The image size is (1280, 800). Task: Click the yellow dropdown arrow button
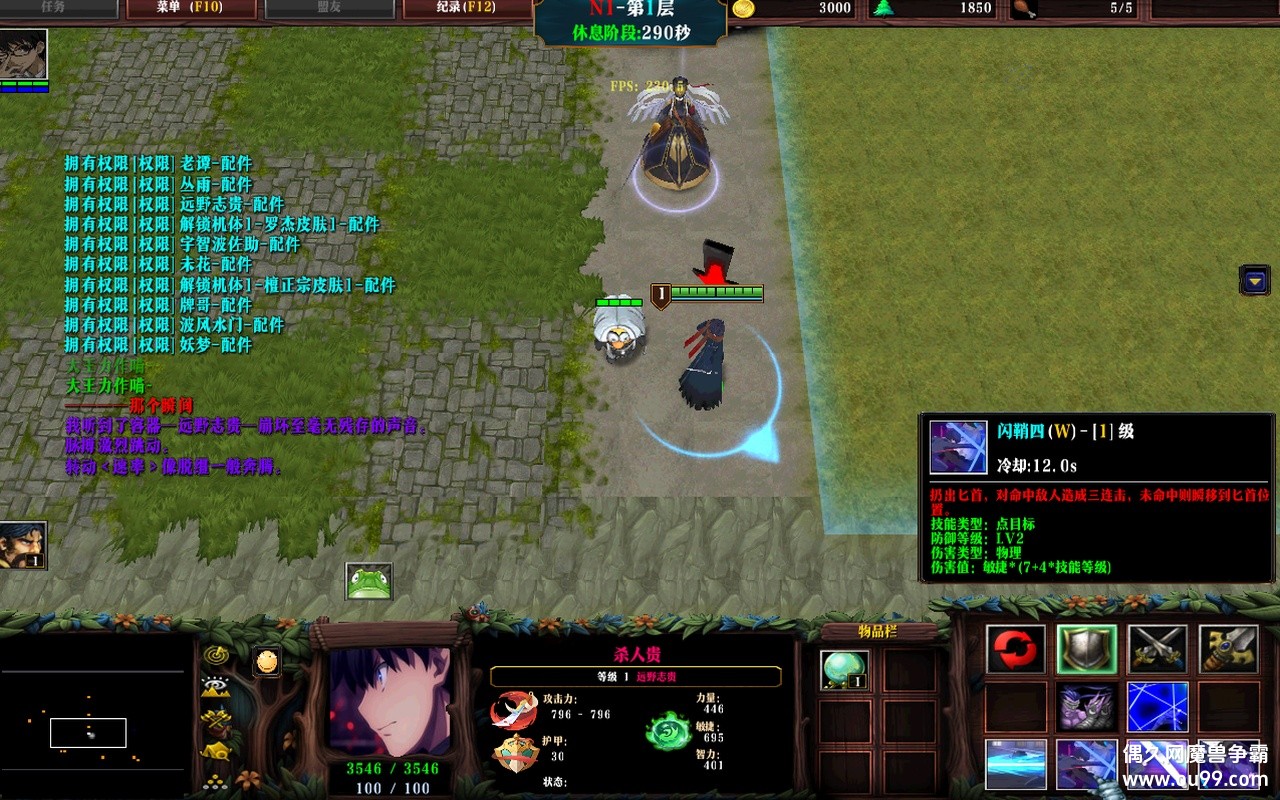coord(1254,280)
